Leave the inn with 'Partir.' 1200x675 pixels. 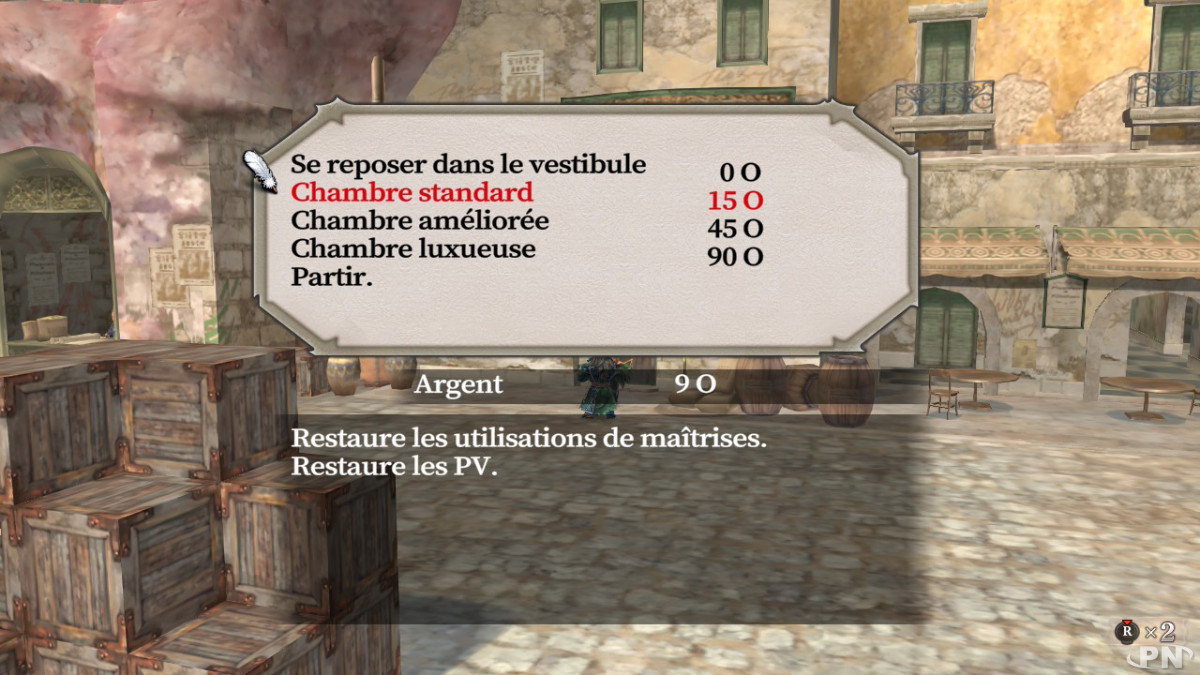(x=331, y=277)
